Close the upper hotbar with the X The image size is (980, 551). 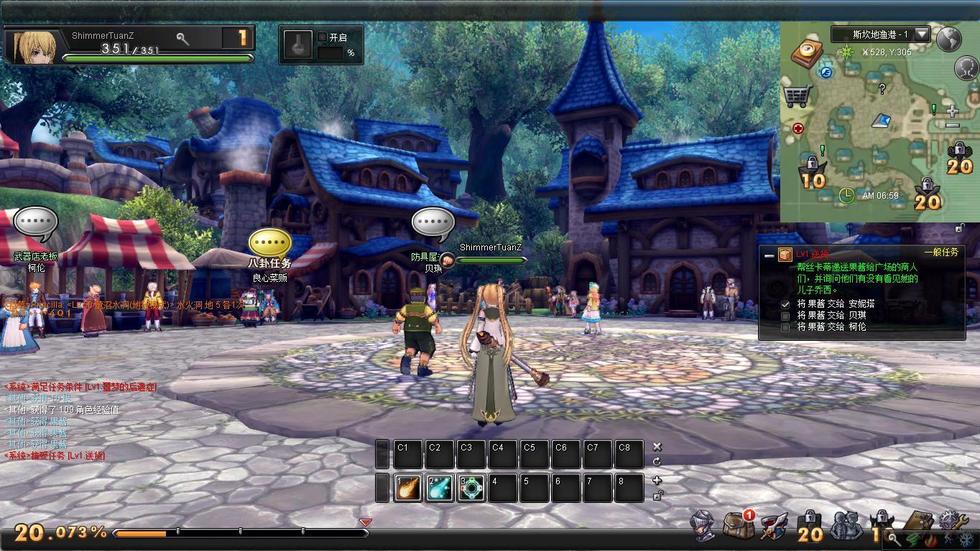(657, 447)
